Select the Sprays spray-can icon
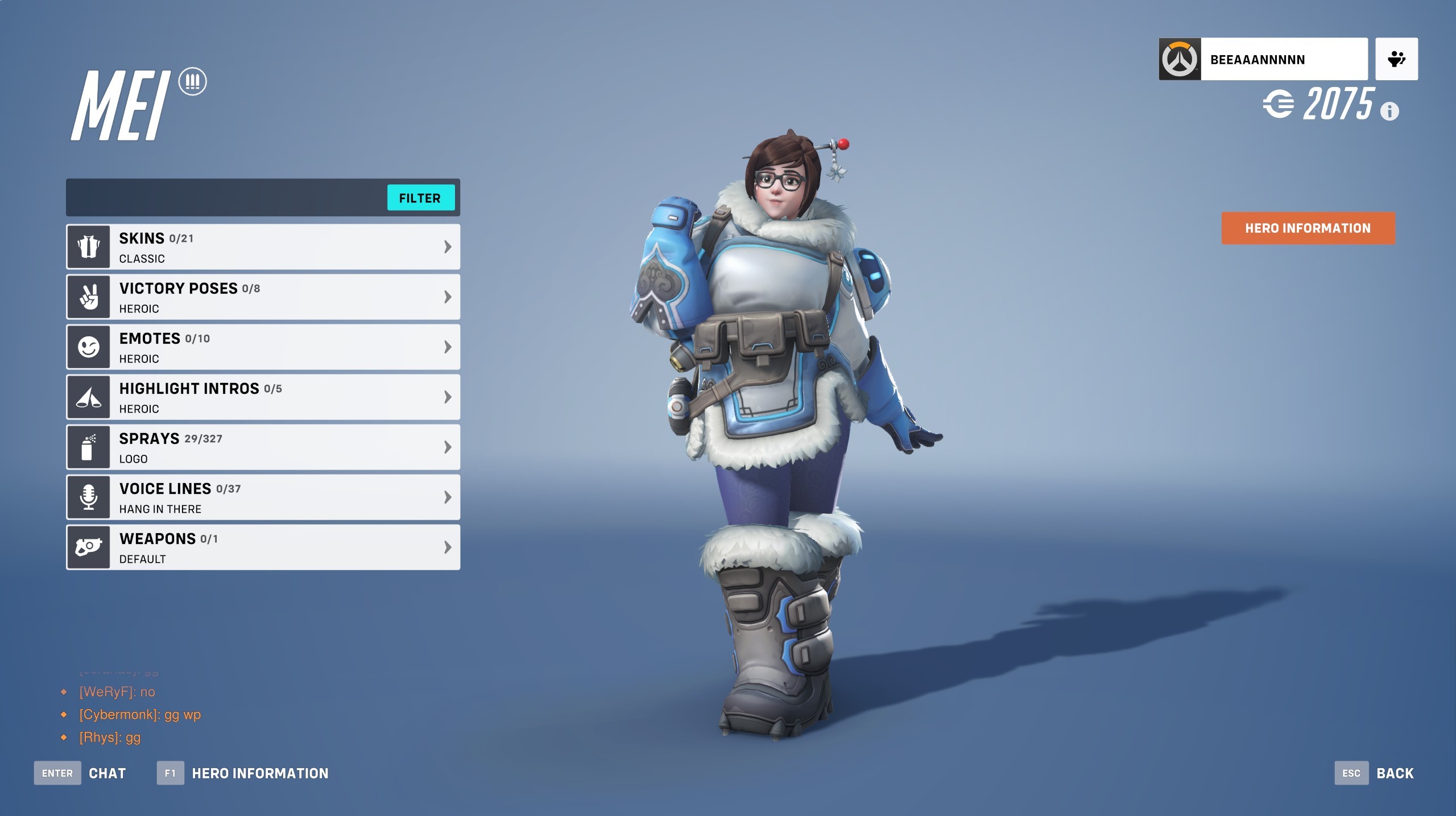Image resolution: width=1456 pixels, height=816 pixels. coord(88,447)
